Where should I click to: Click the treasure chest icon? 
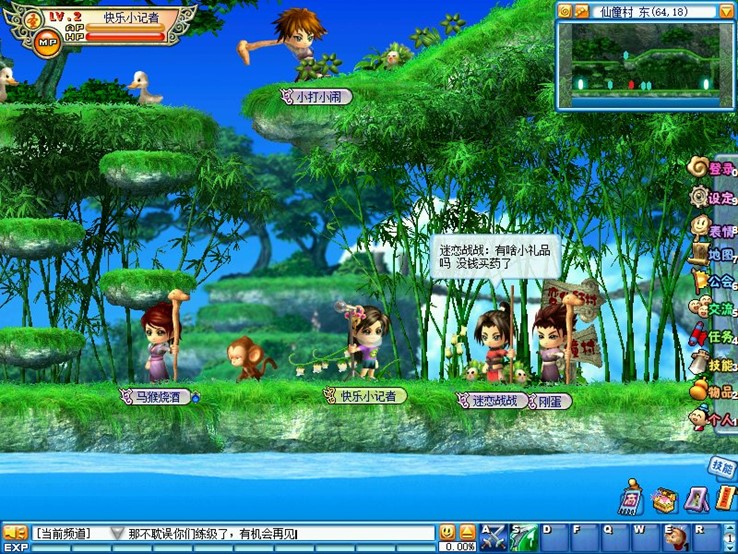pyautogui.click(x=663, y=498)
